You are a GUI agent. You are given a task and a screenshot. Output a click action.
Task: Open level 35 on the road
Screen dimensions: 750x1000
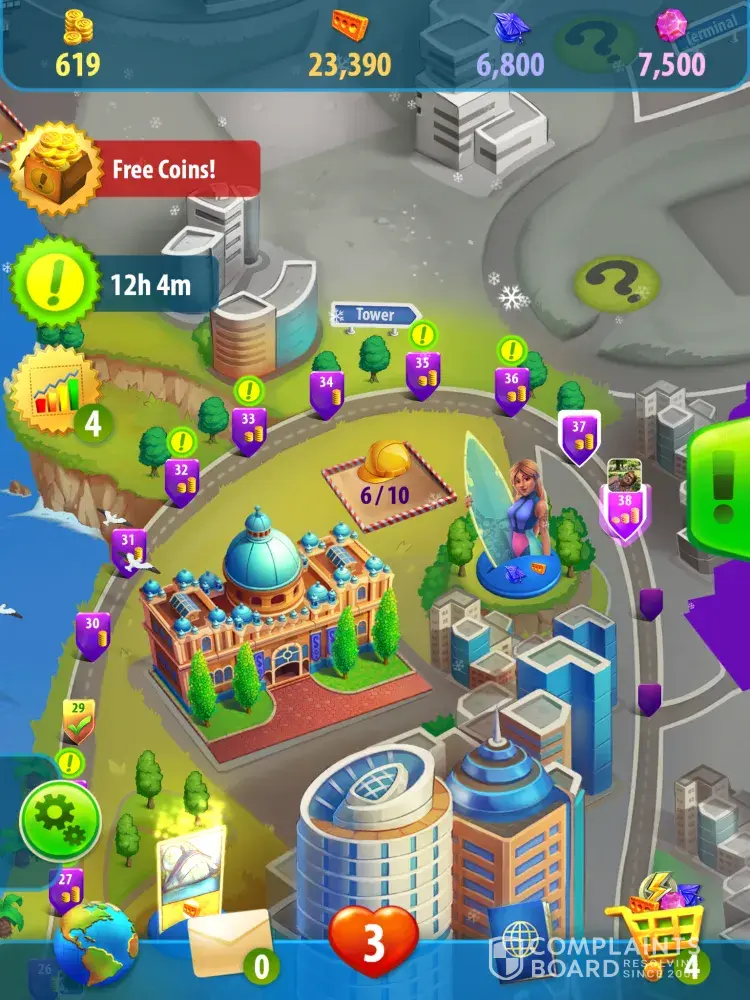tap(423, 372)
